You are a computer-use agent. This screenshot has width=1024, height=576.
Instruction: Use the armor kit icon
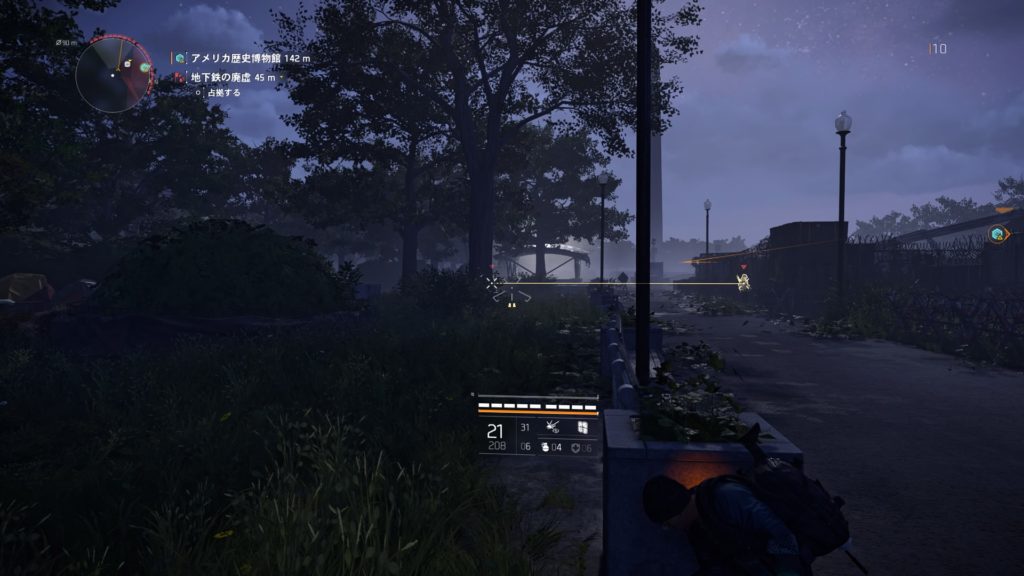click(576, 447)
